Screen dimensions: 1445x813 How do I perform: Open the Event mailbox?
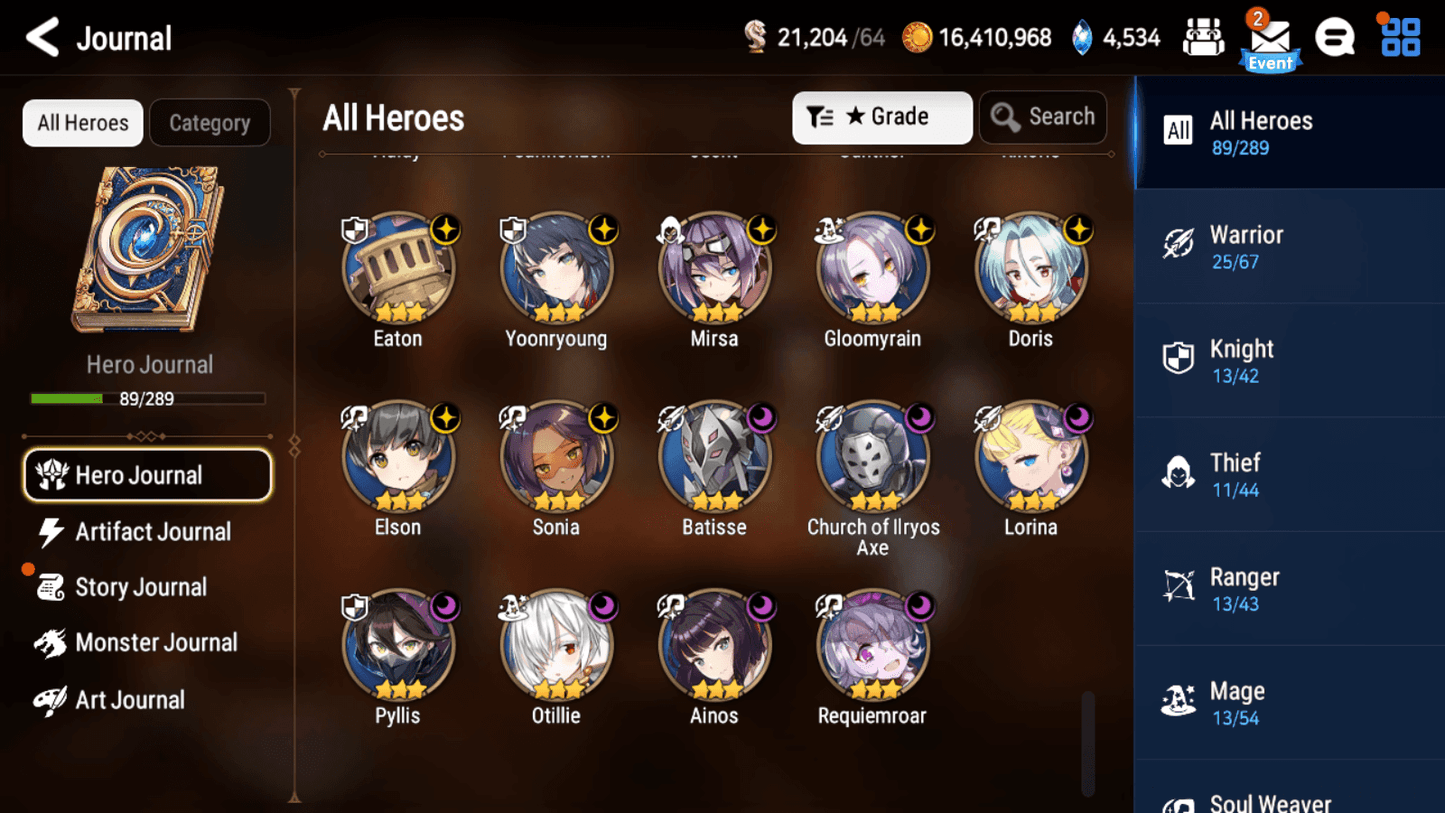[1269, 40]
